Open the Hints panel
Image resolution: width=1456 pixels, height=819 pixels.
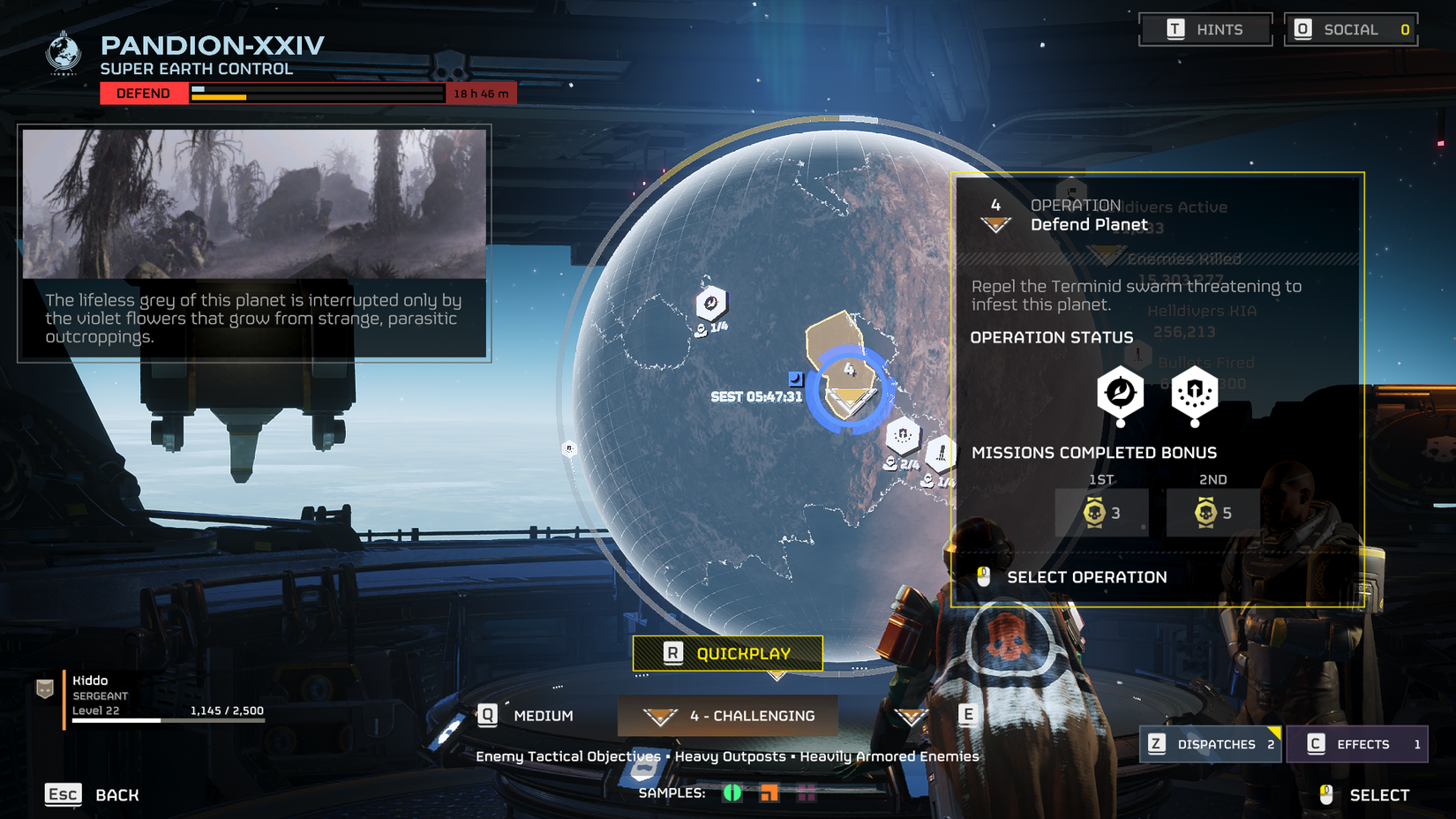click(1205, 30)
